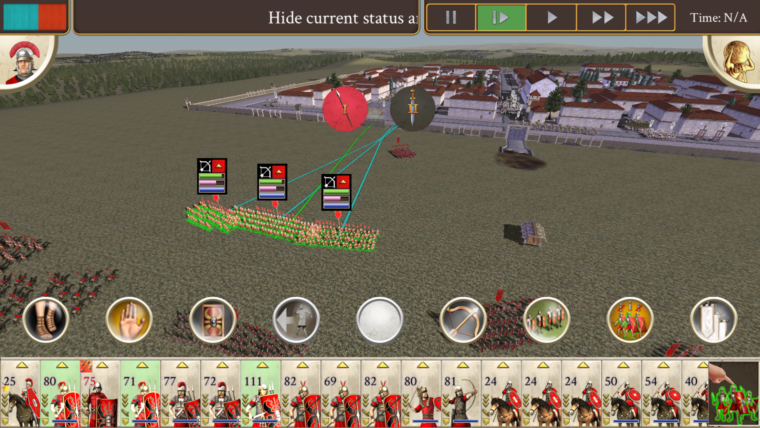The image size is (760, 428).
Task: Select the cavalry card with 25 soldiers
Action: click(19, 394)
